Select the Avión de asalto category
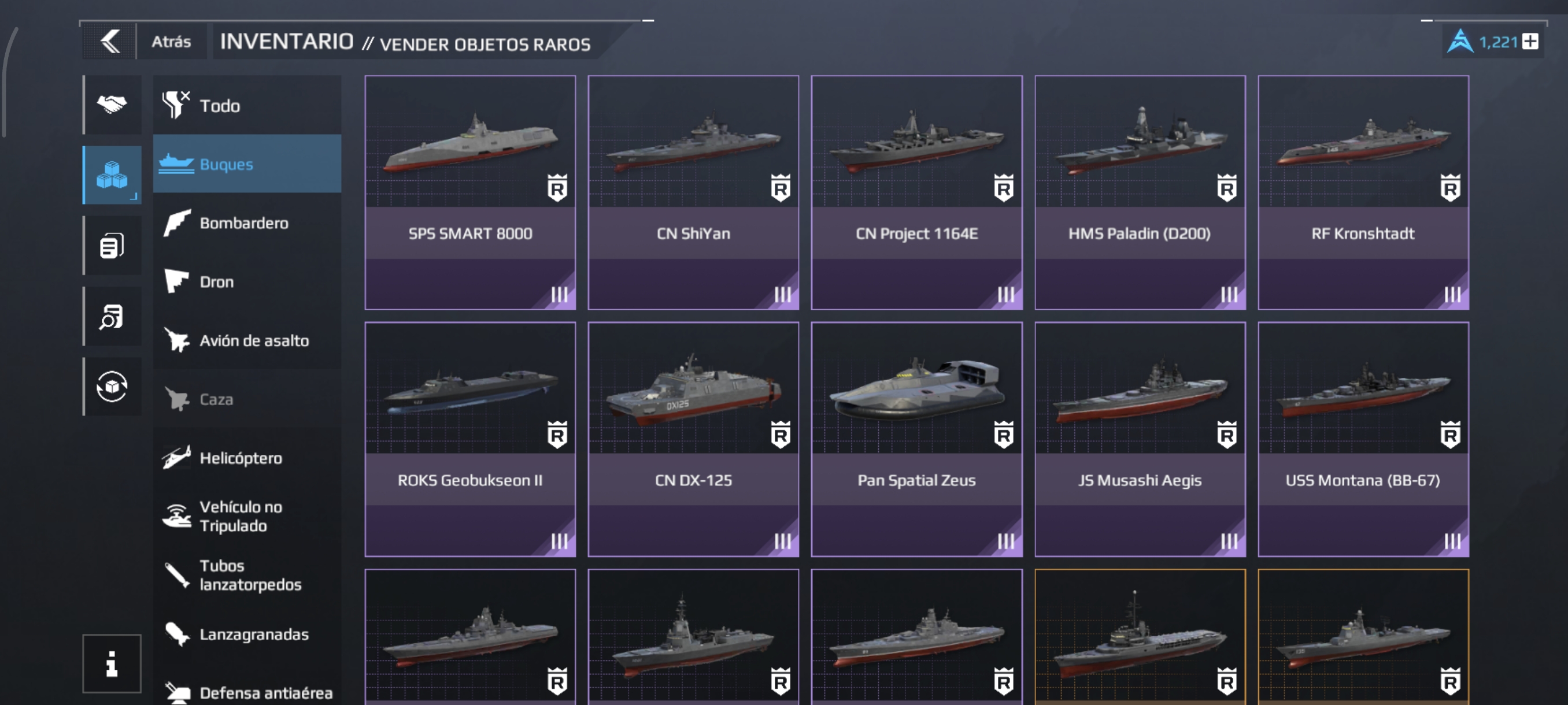This screenshot has height=705, width=1568. (246, 340)
